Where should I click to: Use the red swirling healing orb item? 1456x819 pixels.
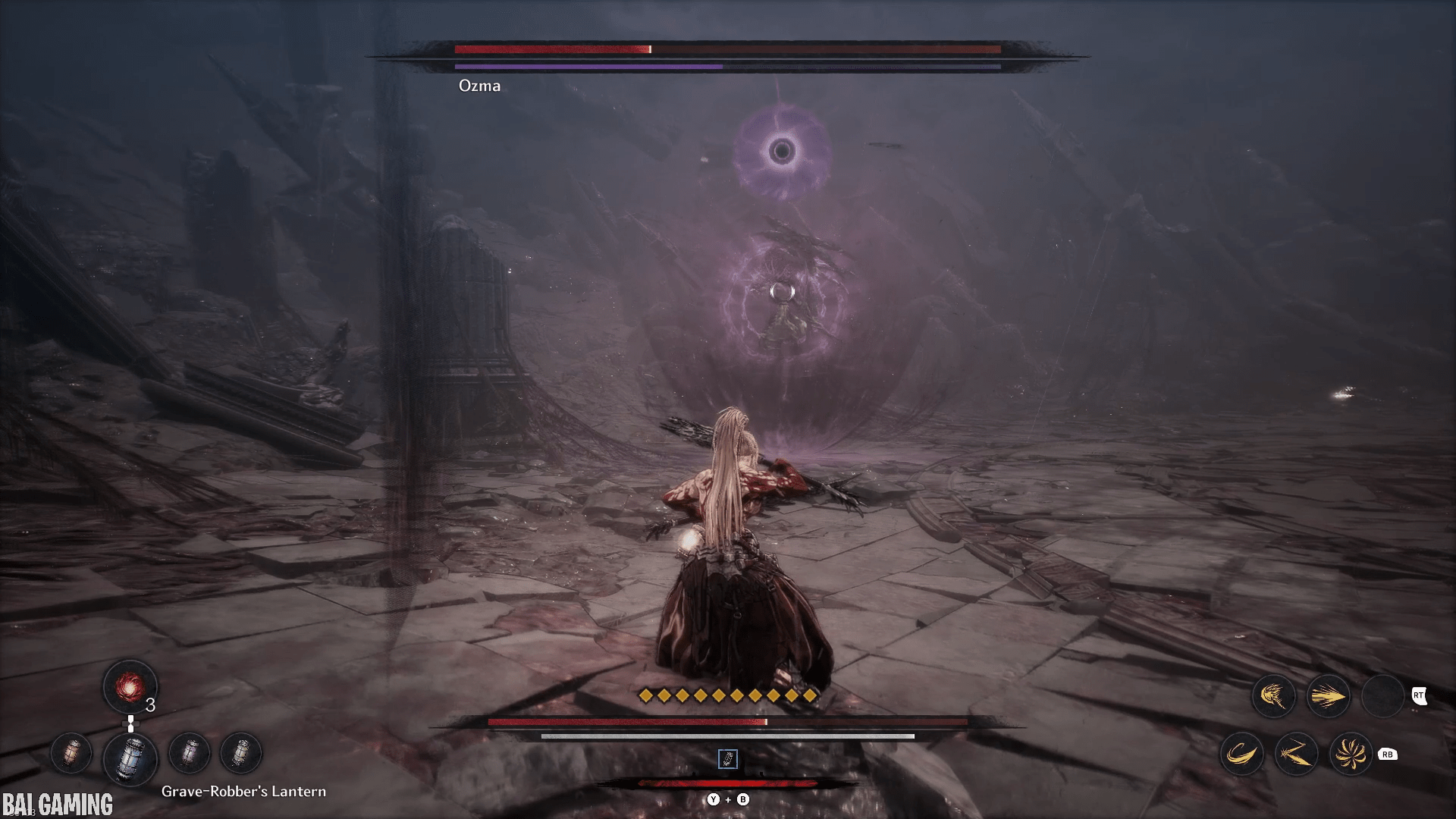click(x=130, y=686)
